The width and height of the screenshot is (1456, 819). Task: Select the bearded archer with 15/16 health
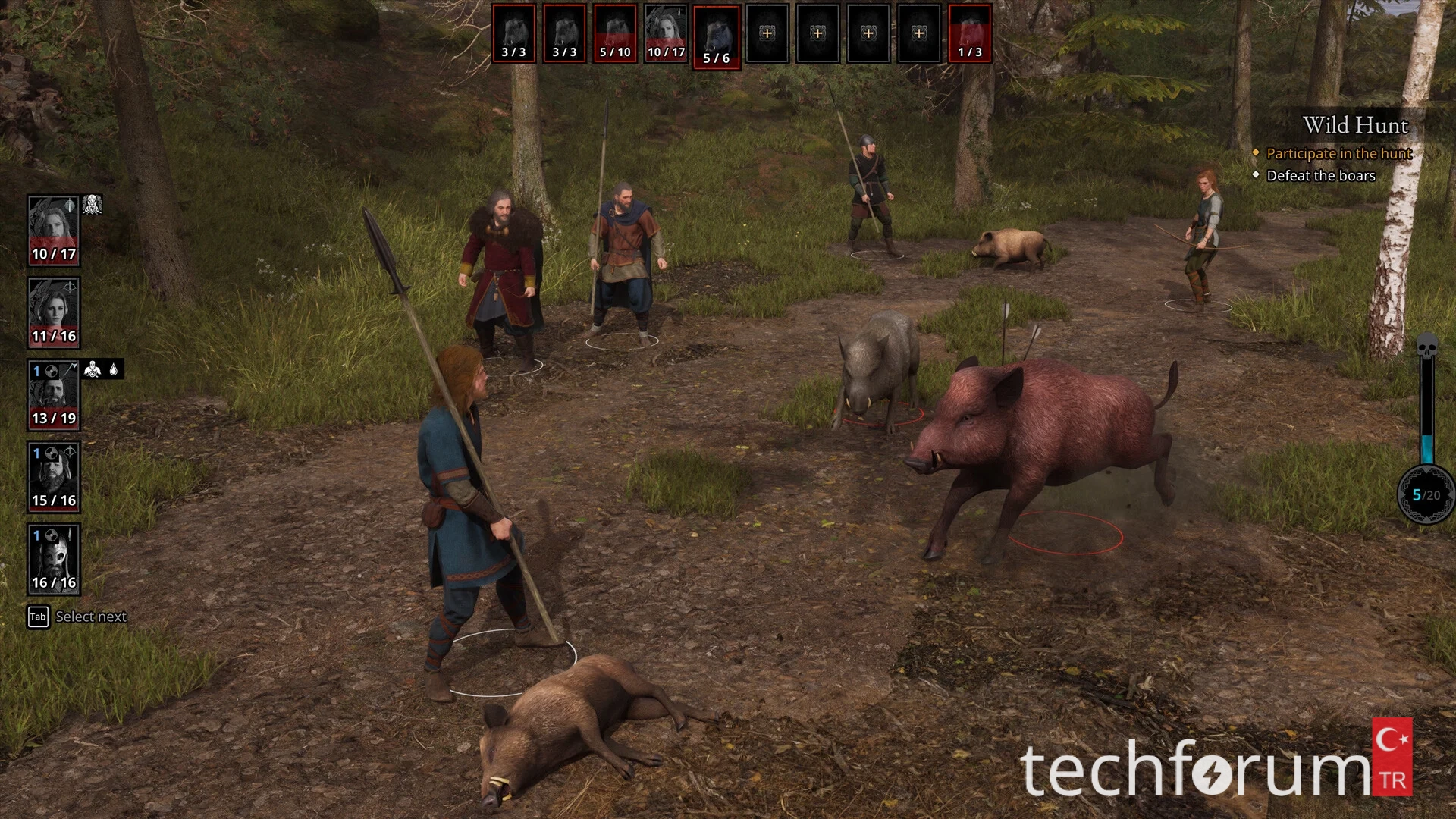[x=53, y=477]
